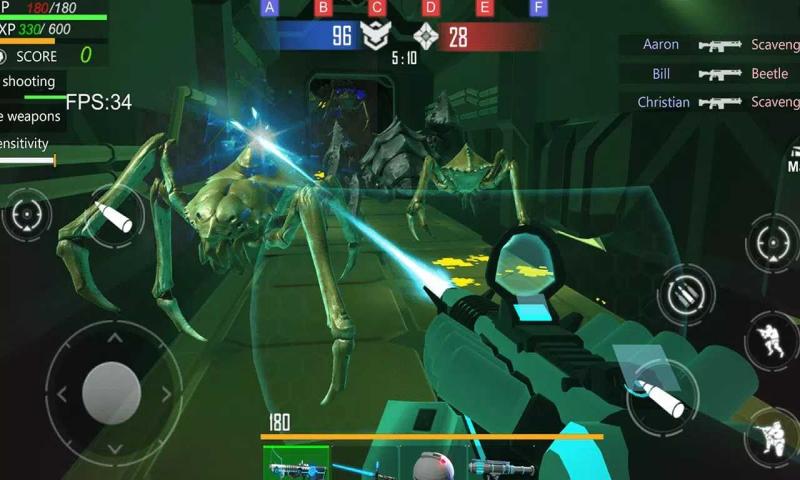Toggle the weapons option
Image resolution: width=800 pixels, height=480 pixels.
30,117
